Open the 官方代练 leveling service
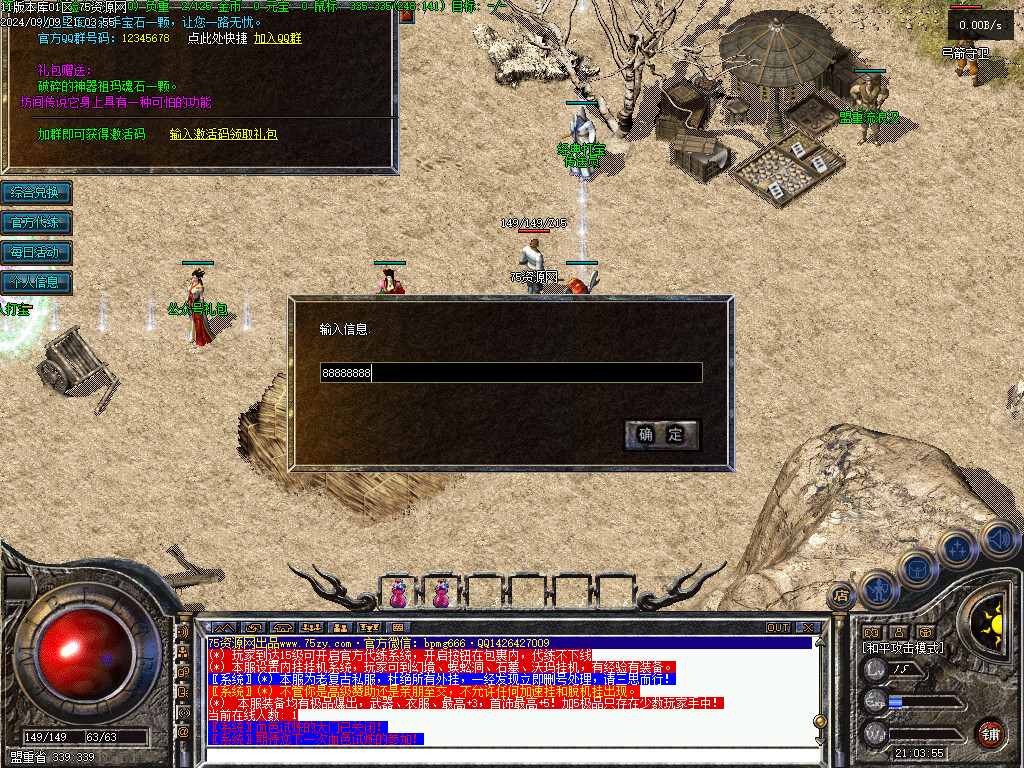Screen dimensions: 1024x768 (x=36, y=222)
